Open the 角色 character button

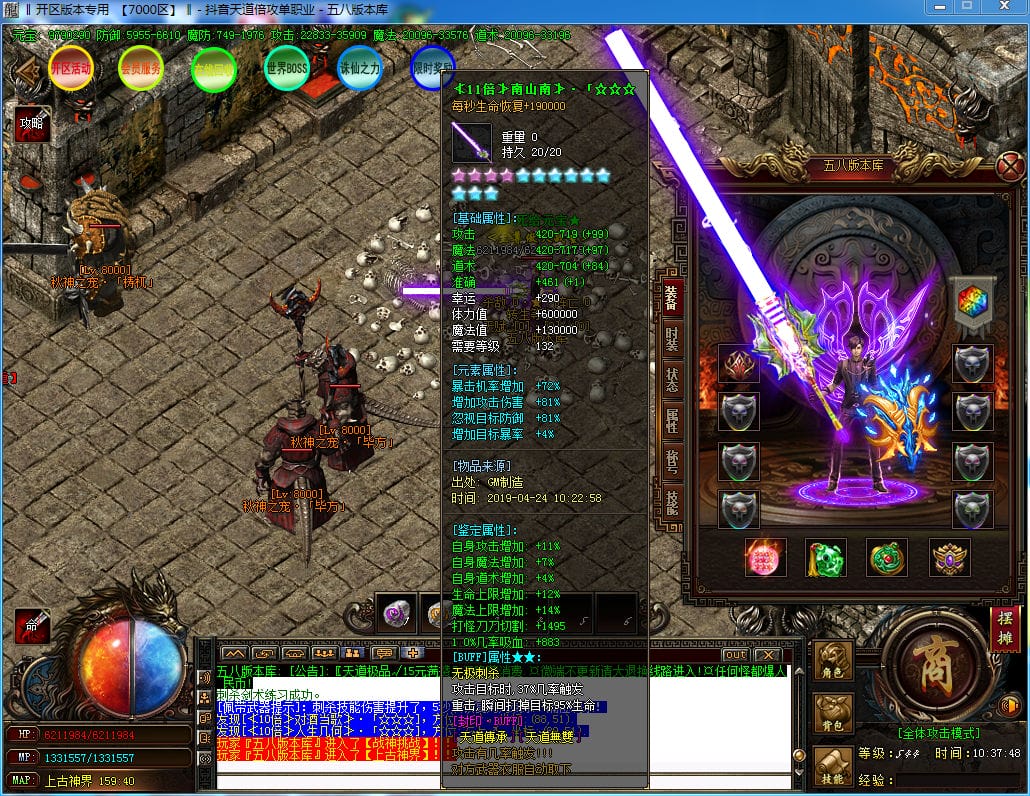coord(834,662)
